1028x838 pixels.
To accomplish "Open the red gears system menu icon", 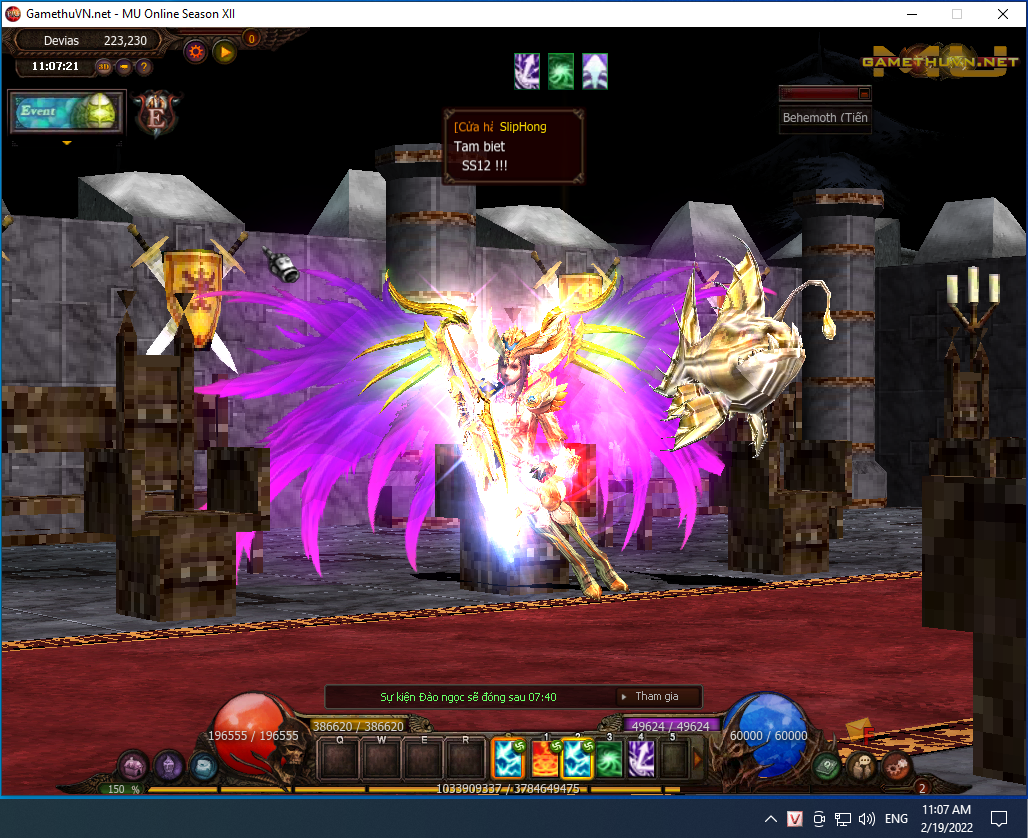I will click(x=894, y=766).
